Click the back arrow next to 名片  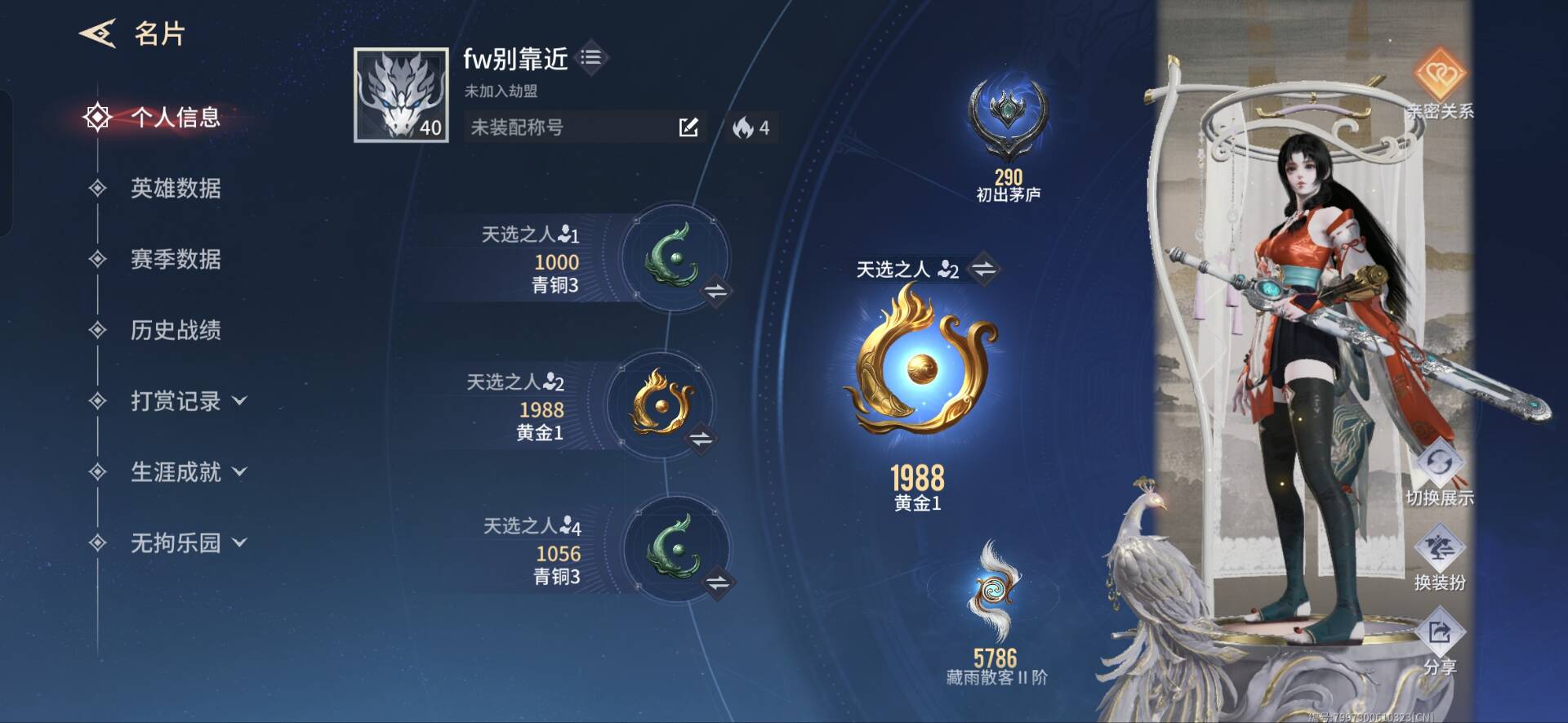point(97,33)
